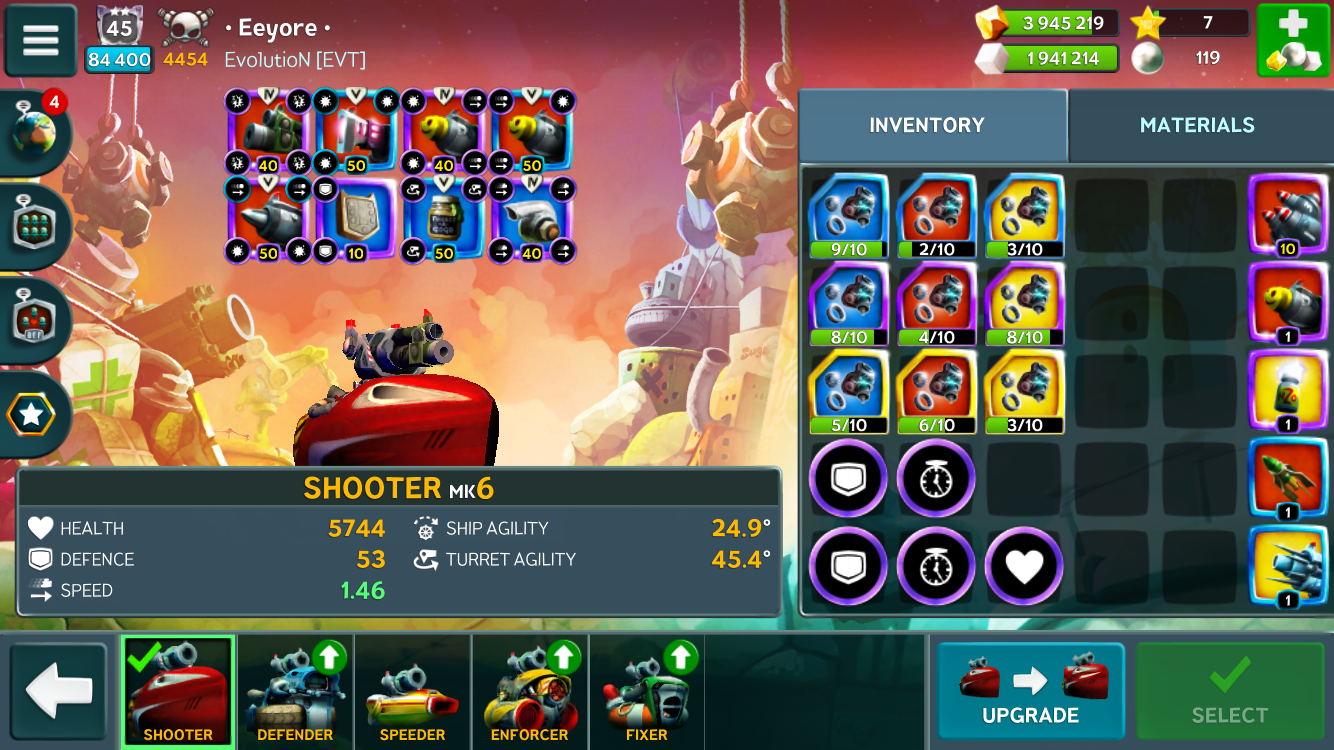Open the globe icon with 4 notifications
Image resolution: width=1334 pixels, height=750 pixels.
pyautogui.click(x=35, y=131)
